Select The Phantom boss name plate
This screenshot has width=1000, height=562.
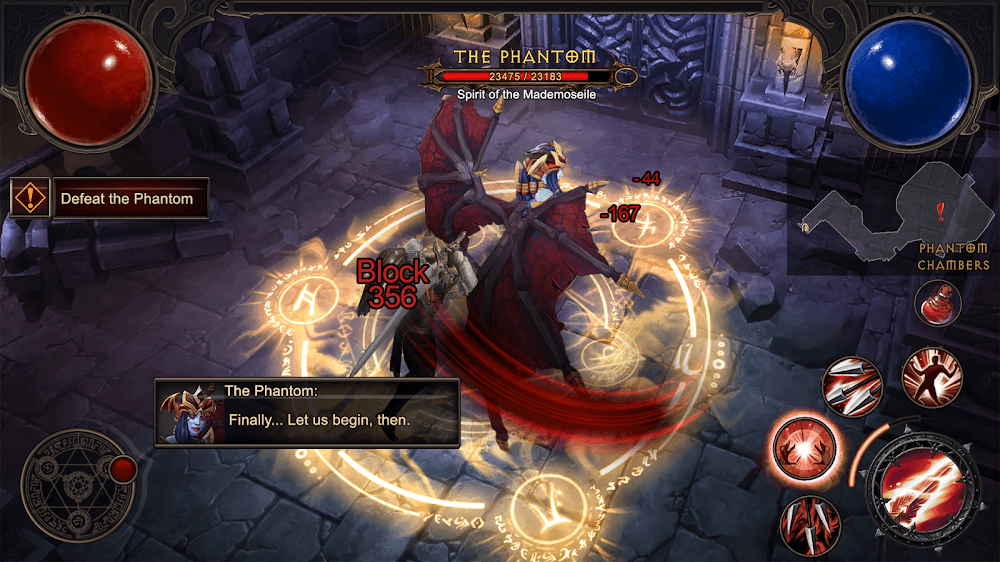point(525,57)
